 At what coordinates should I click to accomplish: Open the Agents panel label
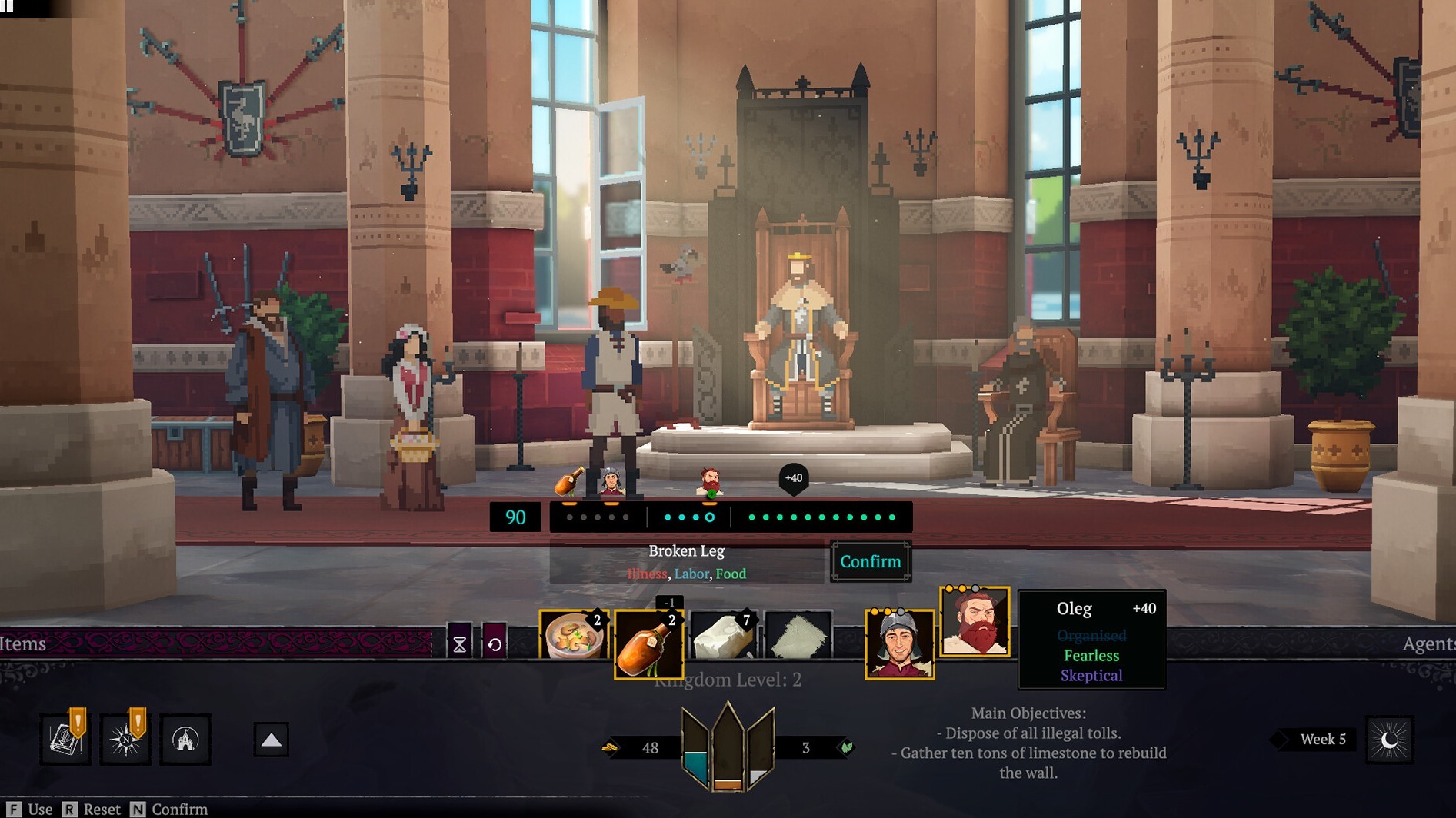pos(1428,643)
